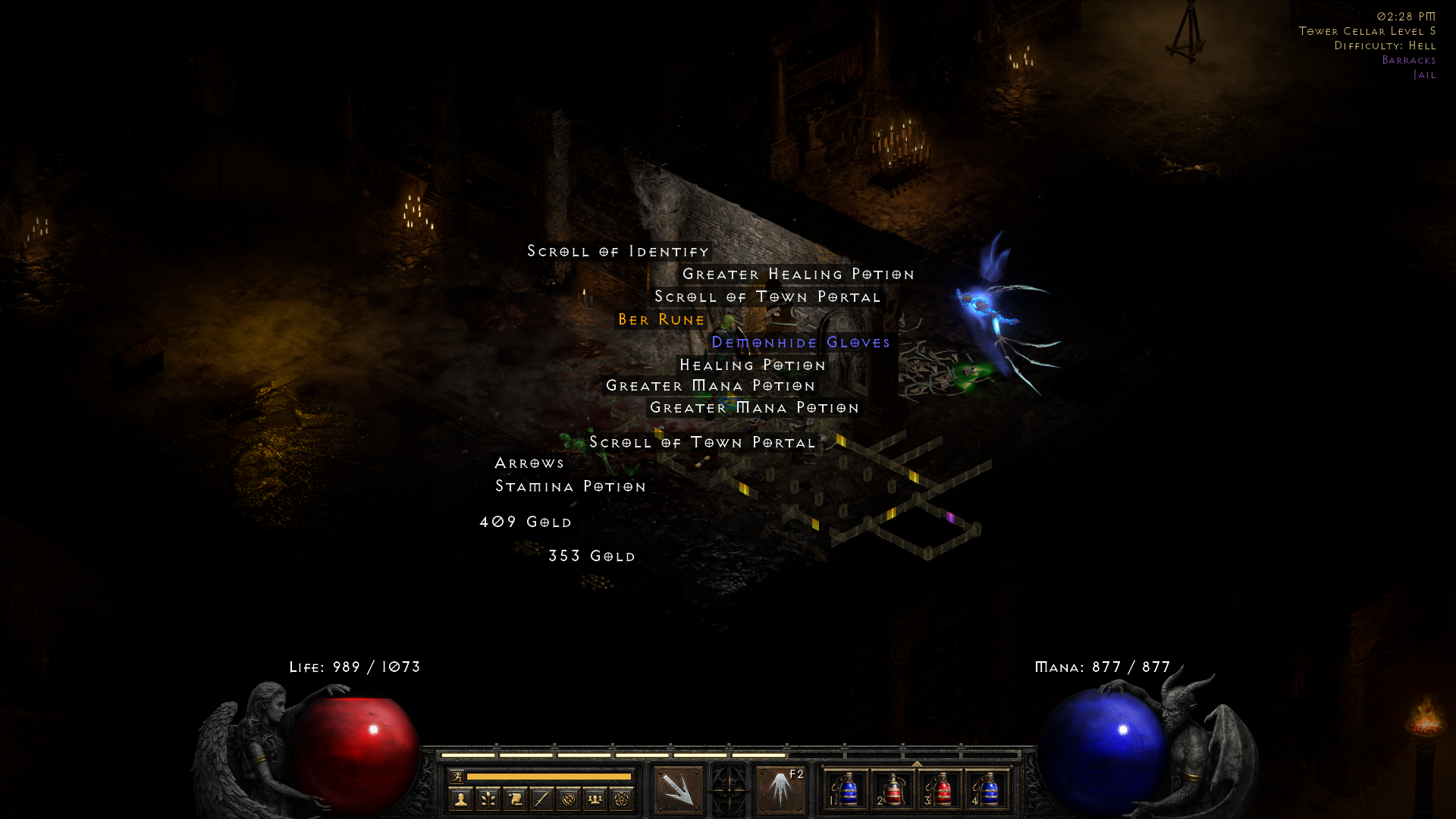Drink the healing potion in belt slot 3
Screen dimensions: 1456x819
click(x=943, y=790)
